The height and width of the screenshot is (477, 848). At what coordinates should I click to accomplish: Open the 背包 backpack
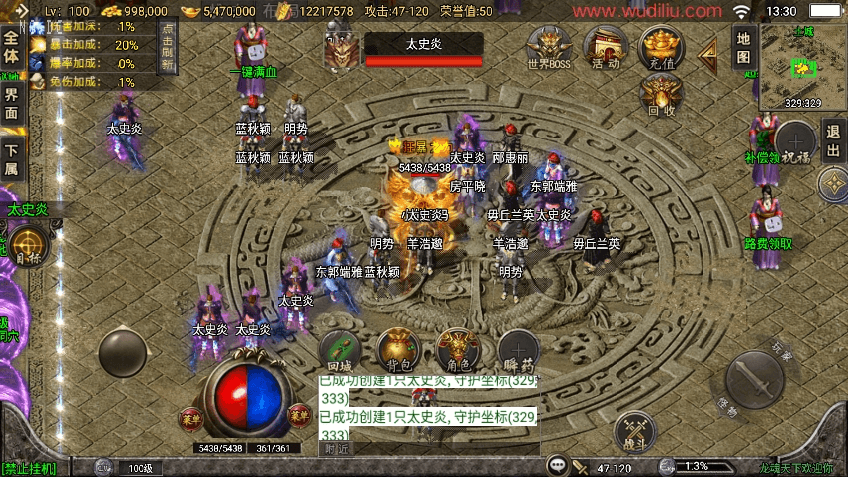coord(397,350)
